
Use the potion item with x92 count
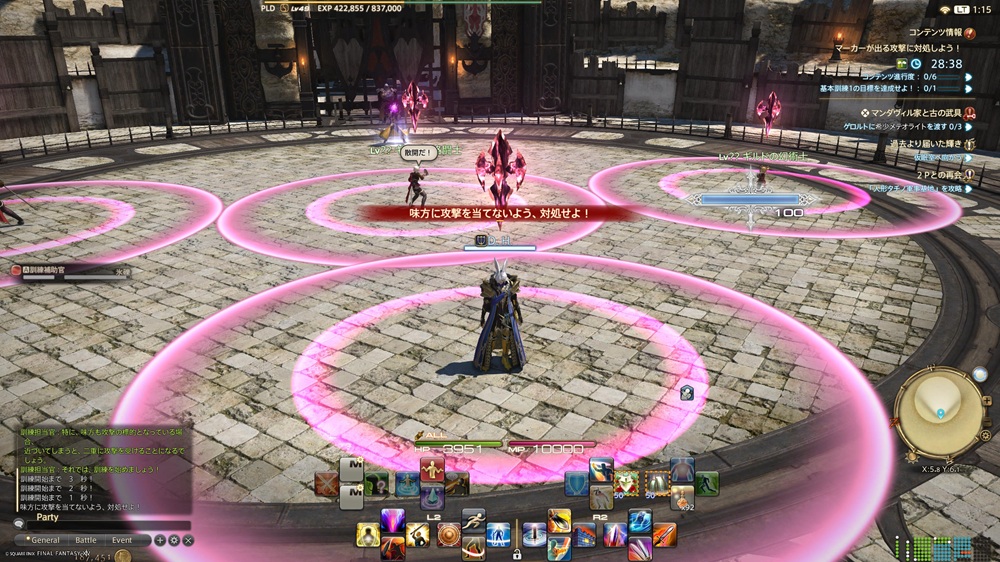coord(683,497)
